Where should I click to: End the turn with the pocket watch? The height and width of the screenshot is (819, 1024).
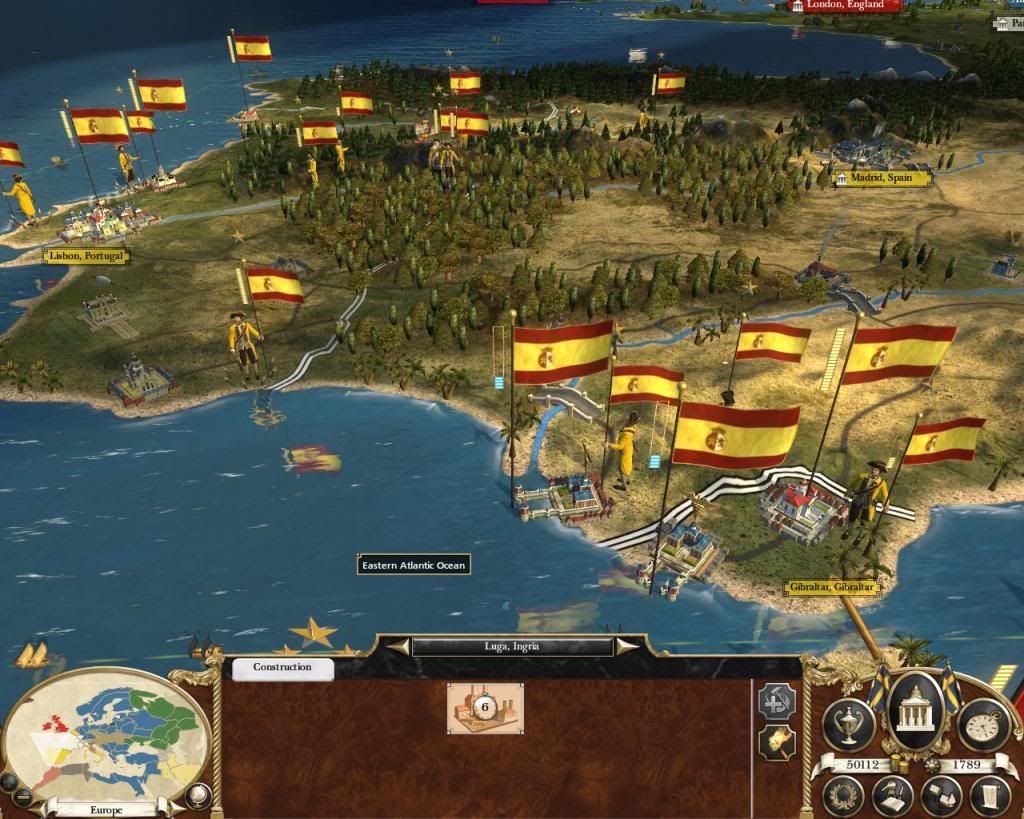[x=983, y=722]
